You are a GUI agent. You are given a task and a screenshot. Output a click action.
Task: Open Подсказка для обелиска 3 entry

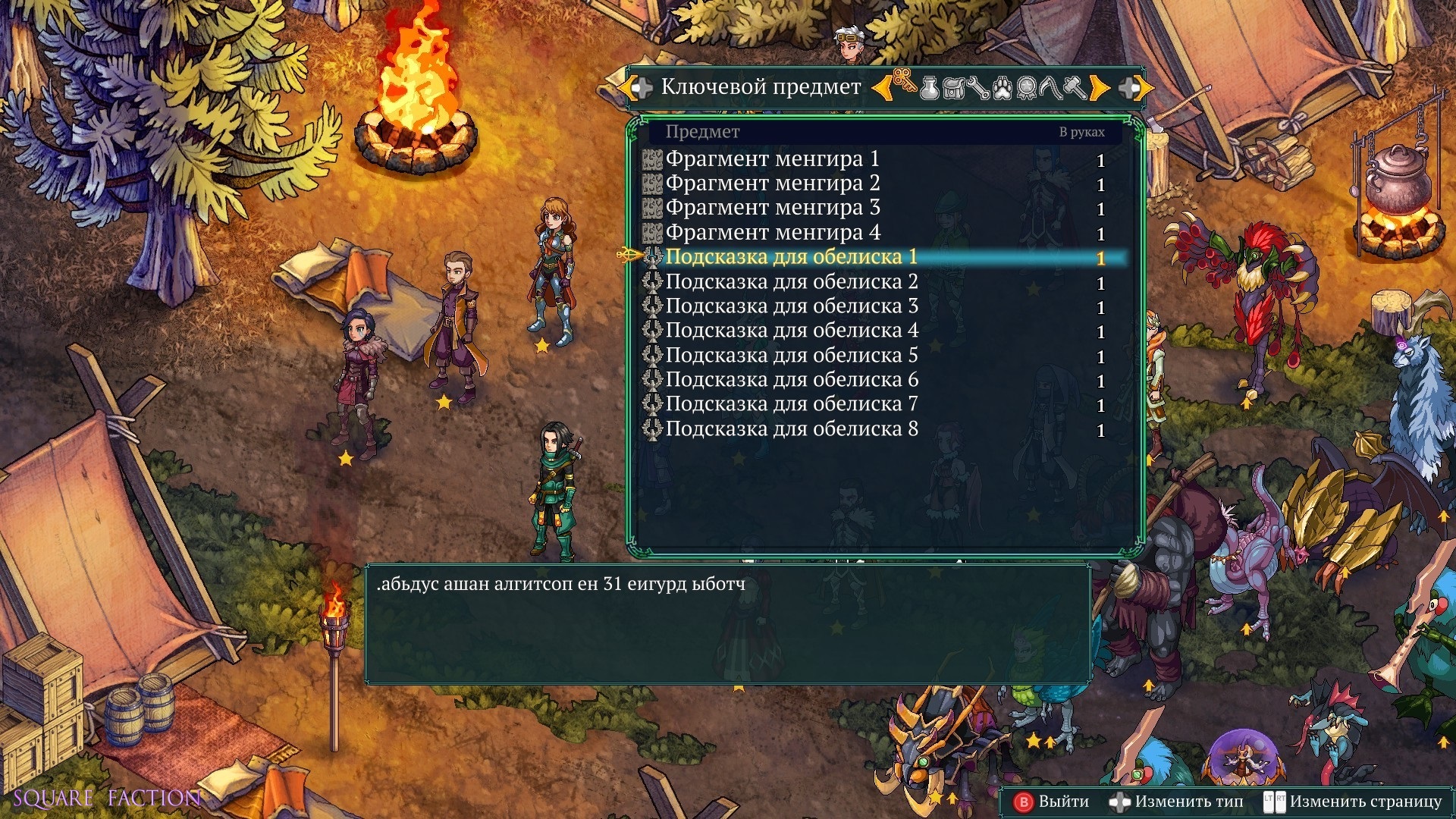791,306
